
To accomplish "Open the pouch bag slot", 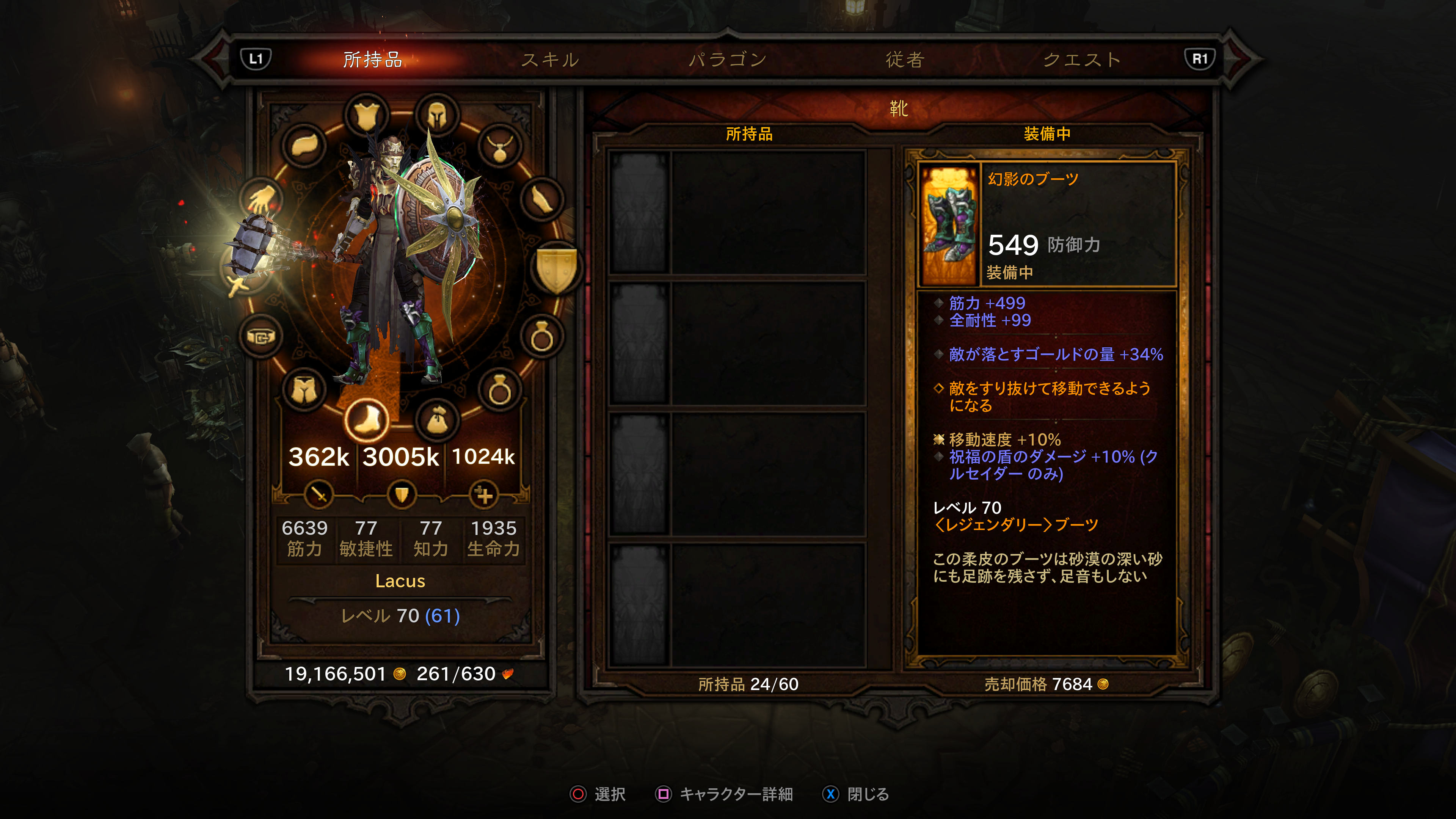I will [x=436, y=420].
